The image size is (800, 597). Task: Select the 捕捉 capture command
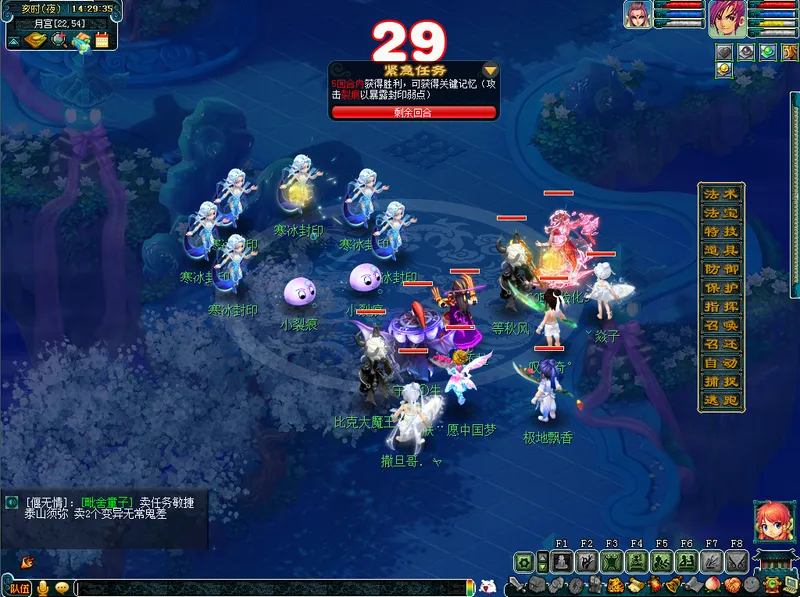point(721,381)
